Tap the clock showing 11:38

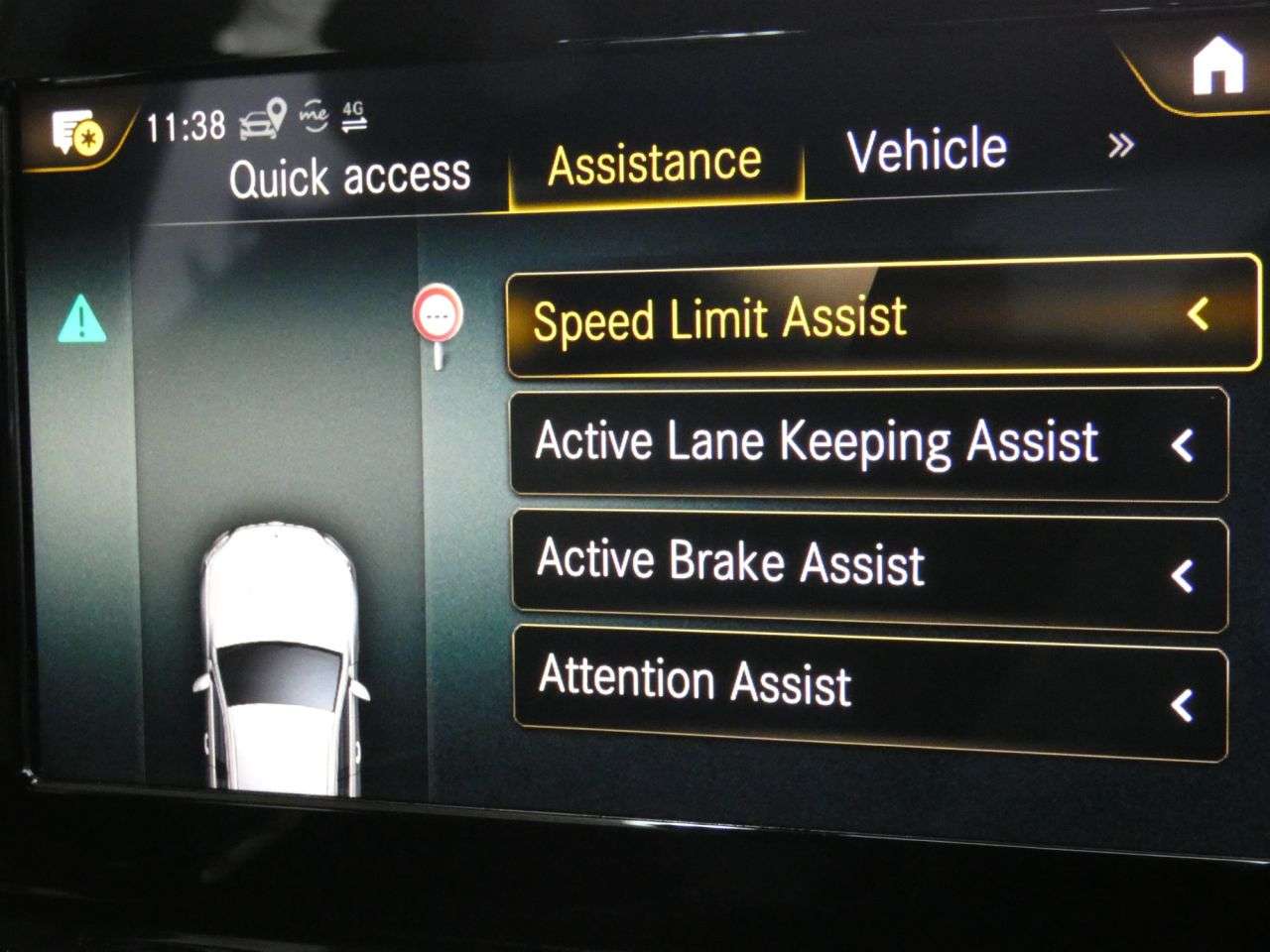pos(185,127)
